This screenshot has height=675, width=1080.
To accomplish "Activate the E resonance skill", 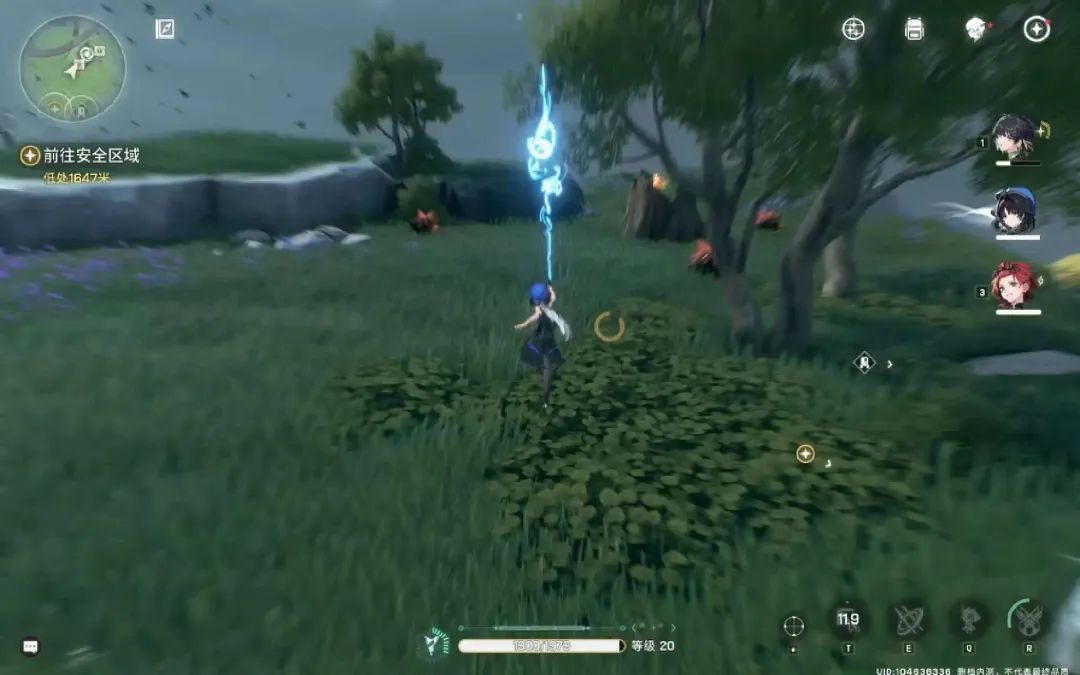I will (x=909, y=621).
